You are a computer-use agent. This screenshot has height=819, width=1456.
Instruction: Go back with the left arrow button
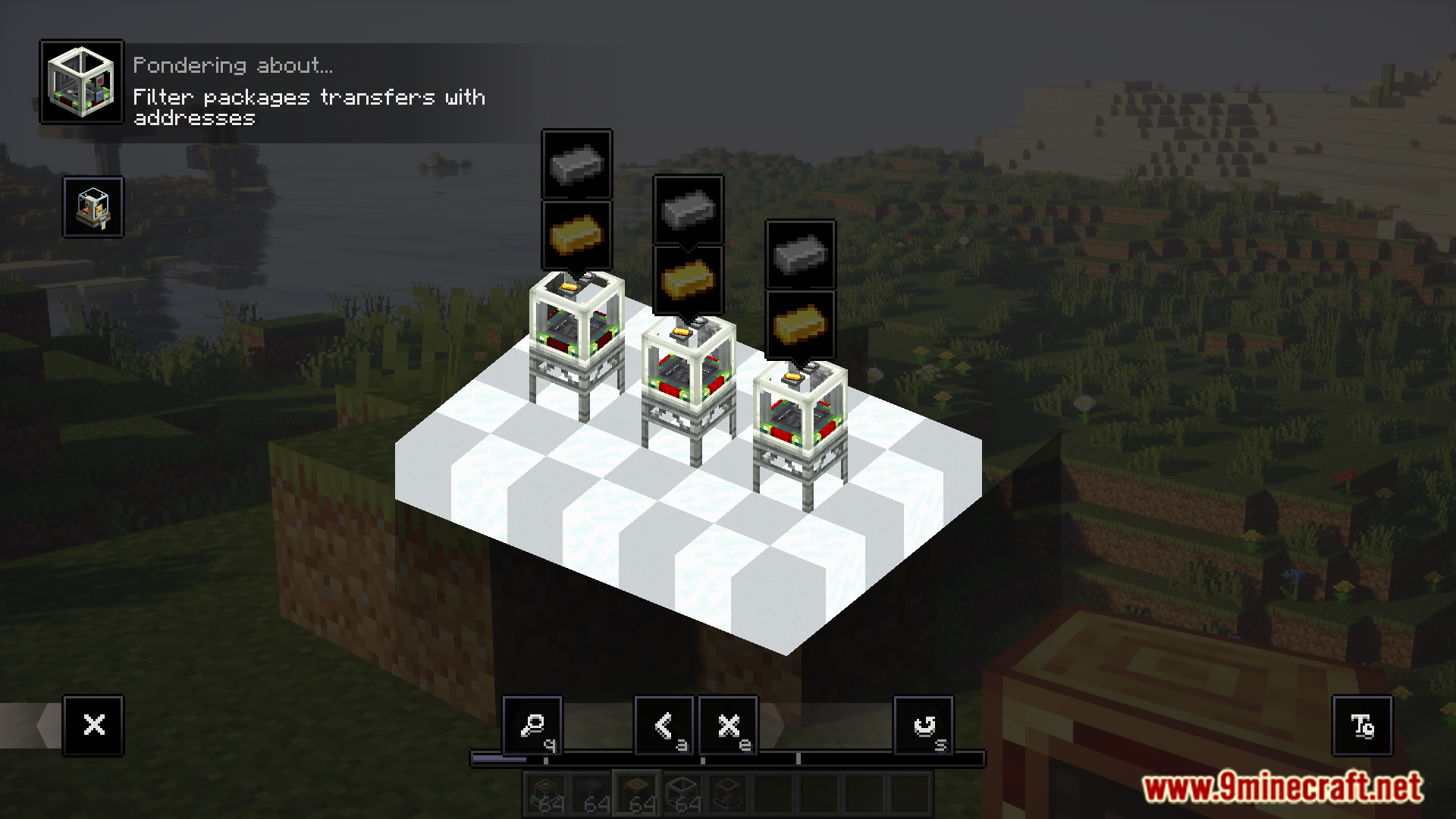664,726
